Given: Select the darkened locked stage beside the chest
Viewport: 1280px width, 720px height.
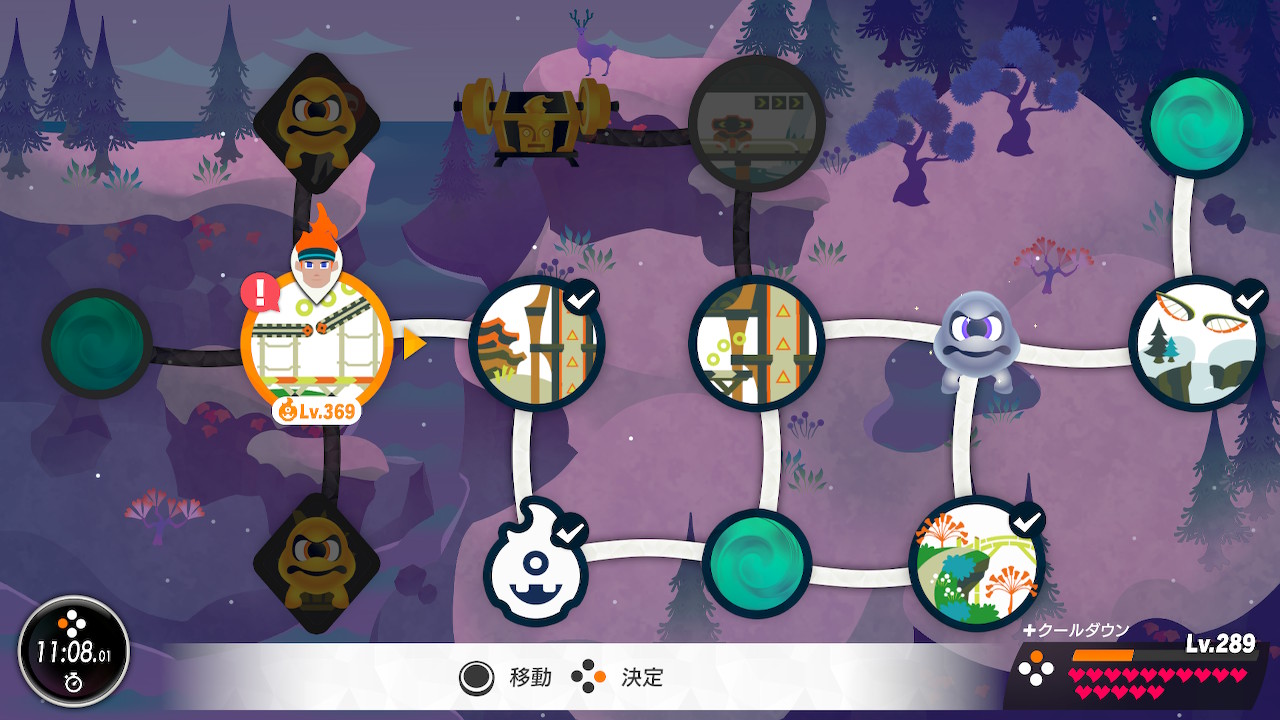Looking at the screenshot, I should [757, 123].
